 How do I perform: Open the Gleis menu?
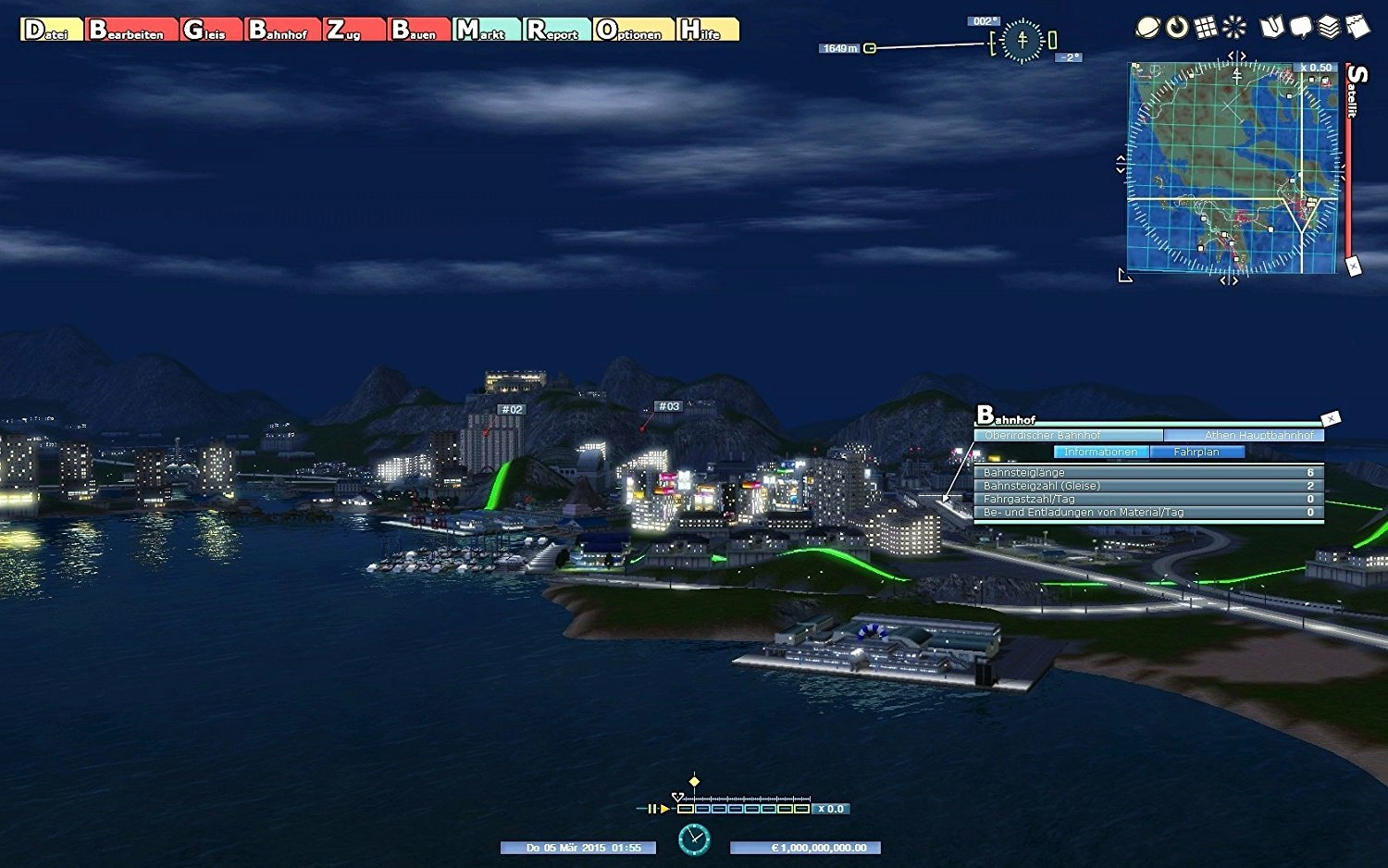[211, 31]
